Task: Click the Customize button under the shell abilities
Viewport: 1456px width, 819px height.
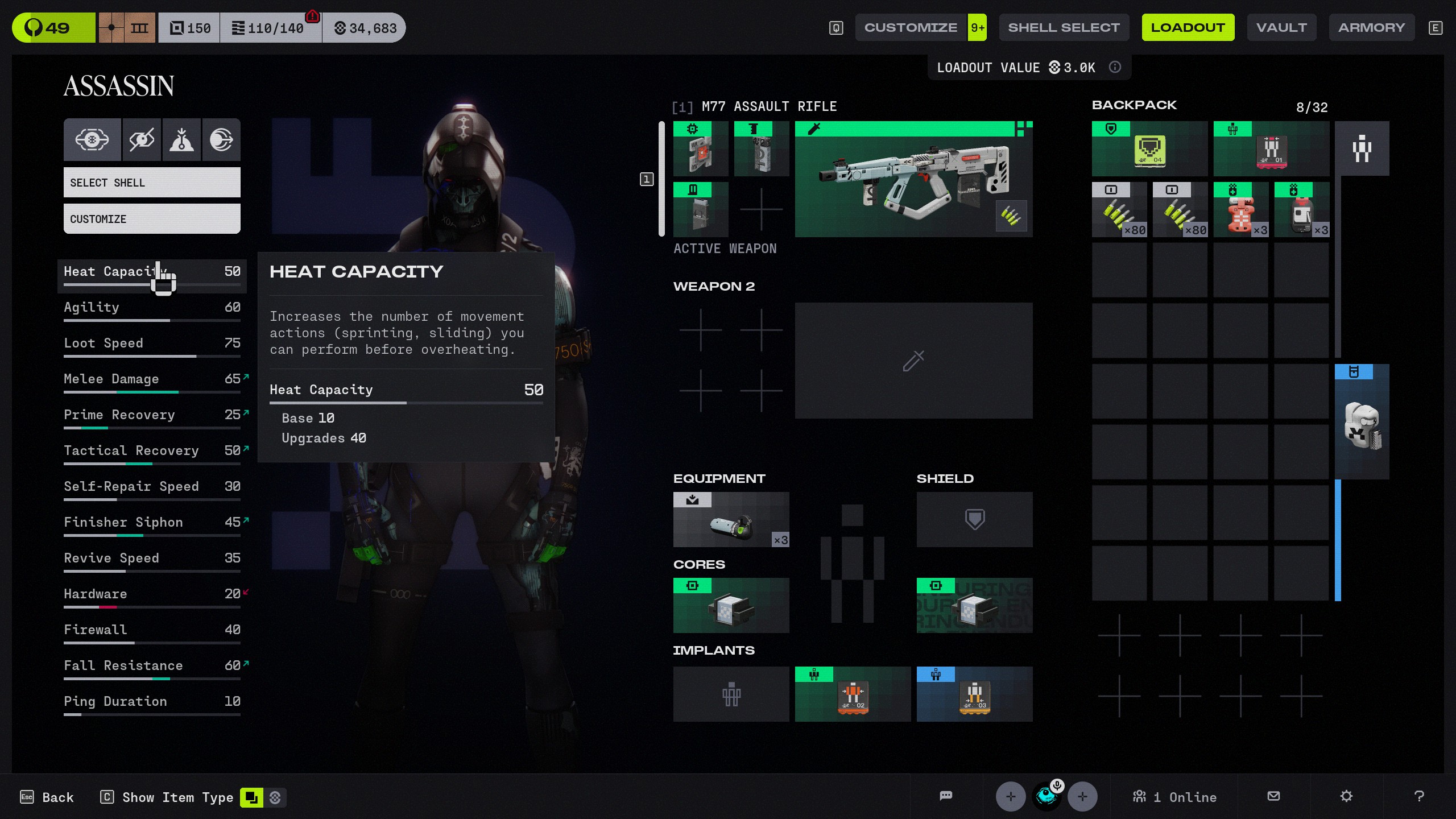Action: click(x=152, y=219)
